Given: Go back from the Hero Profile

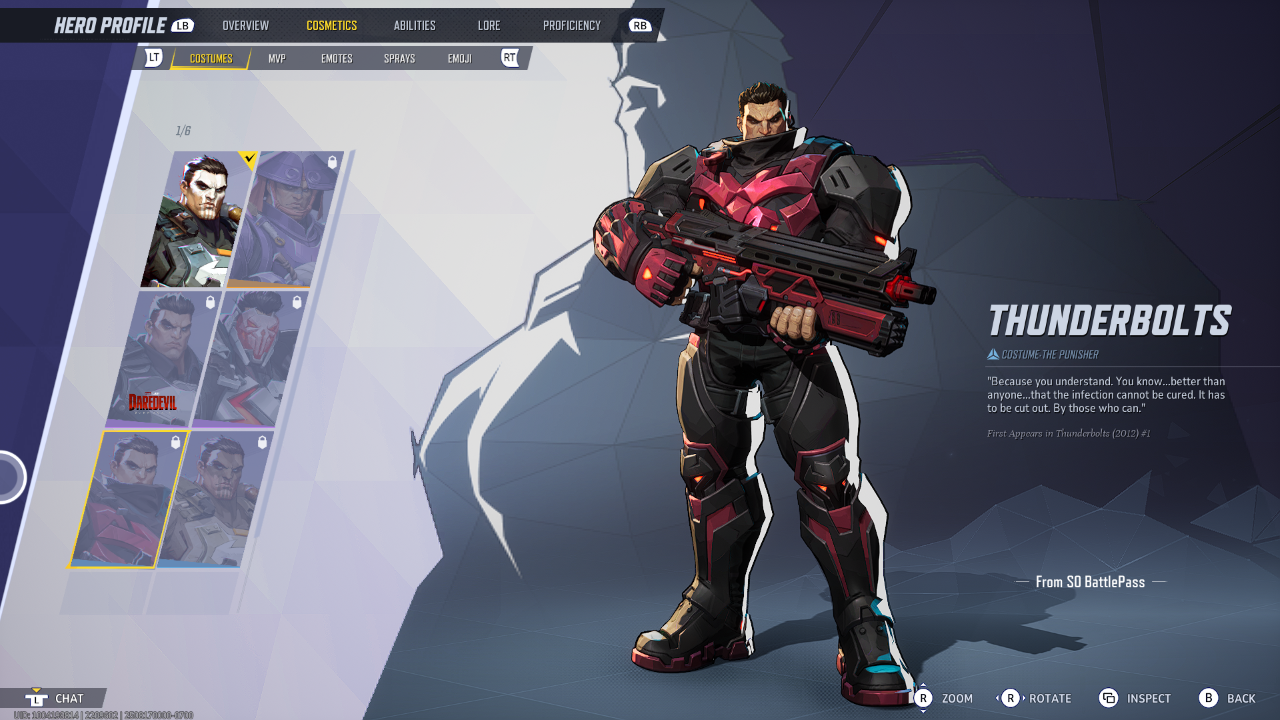Looking at the screenshot, I should (x=1227, y=698).
